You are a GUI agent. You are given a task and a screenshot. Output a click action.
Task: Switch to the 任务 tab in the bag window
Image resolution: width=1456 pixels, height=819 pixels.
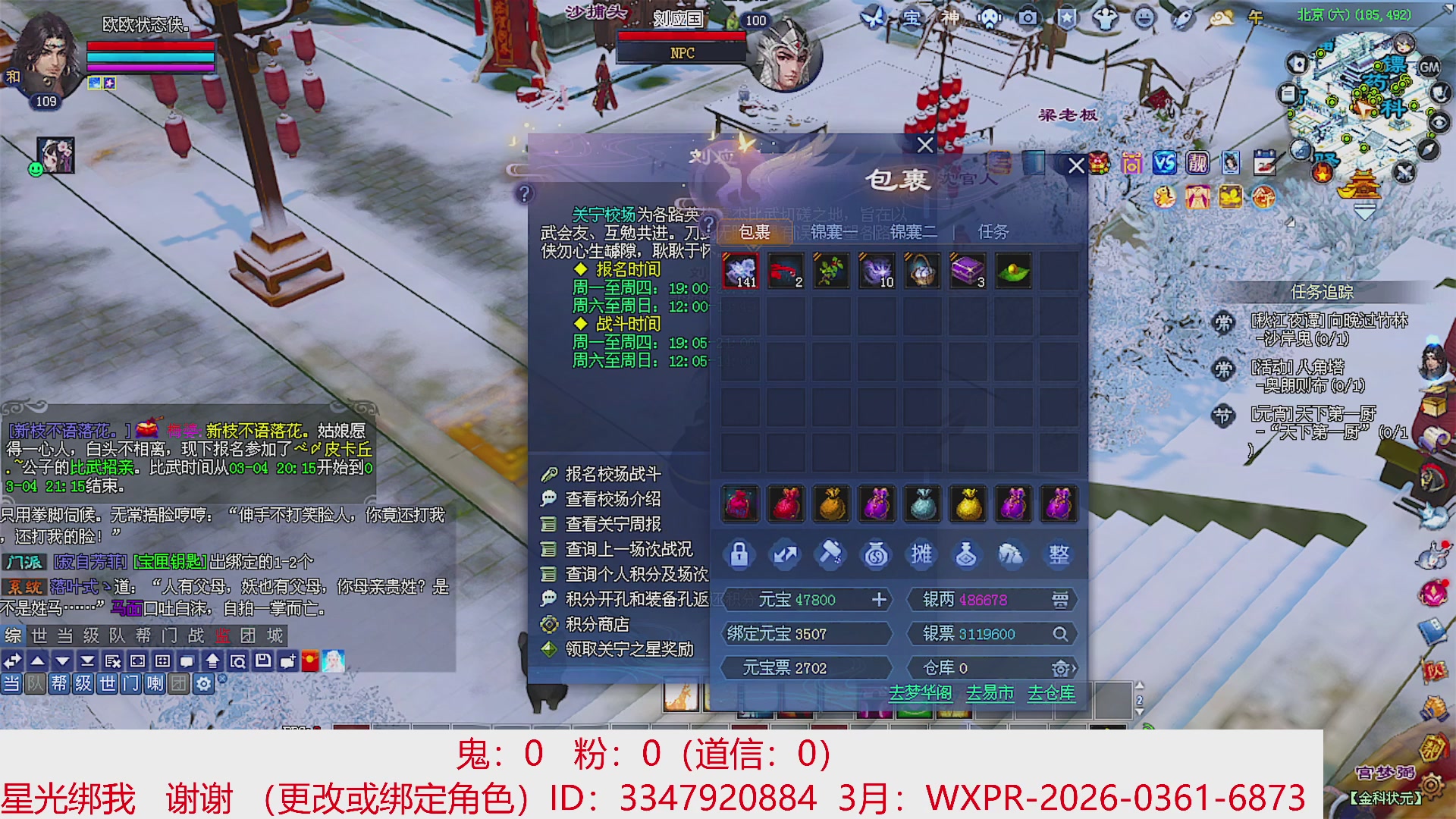(x=993, y=234)
